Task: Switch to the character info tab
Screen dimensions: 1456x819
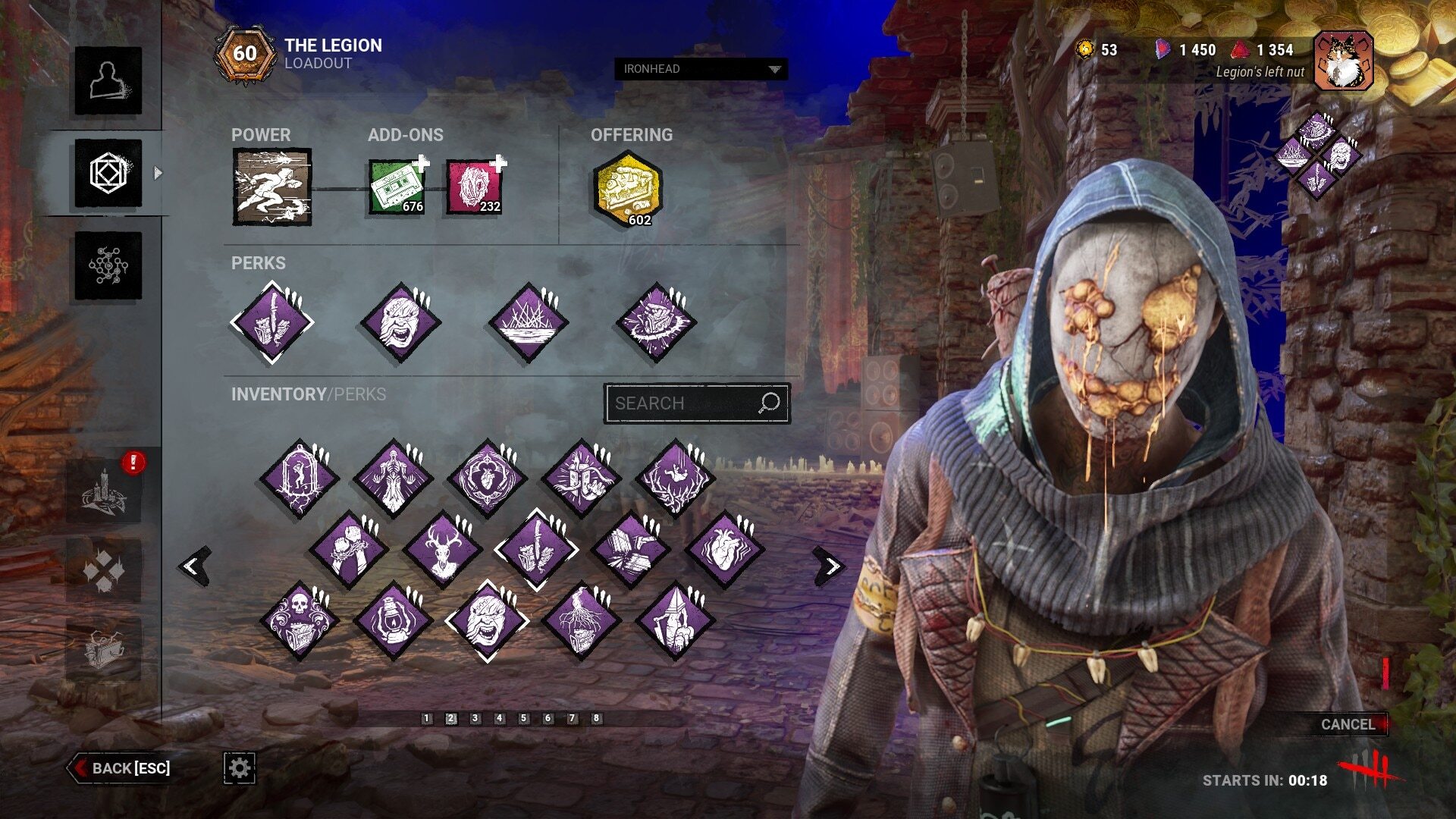Action: (x=108, y=81)
